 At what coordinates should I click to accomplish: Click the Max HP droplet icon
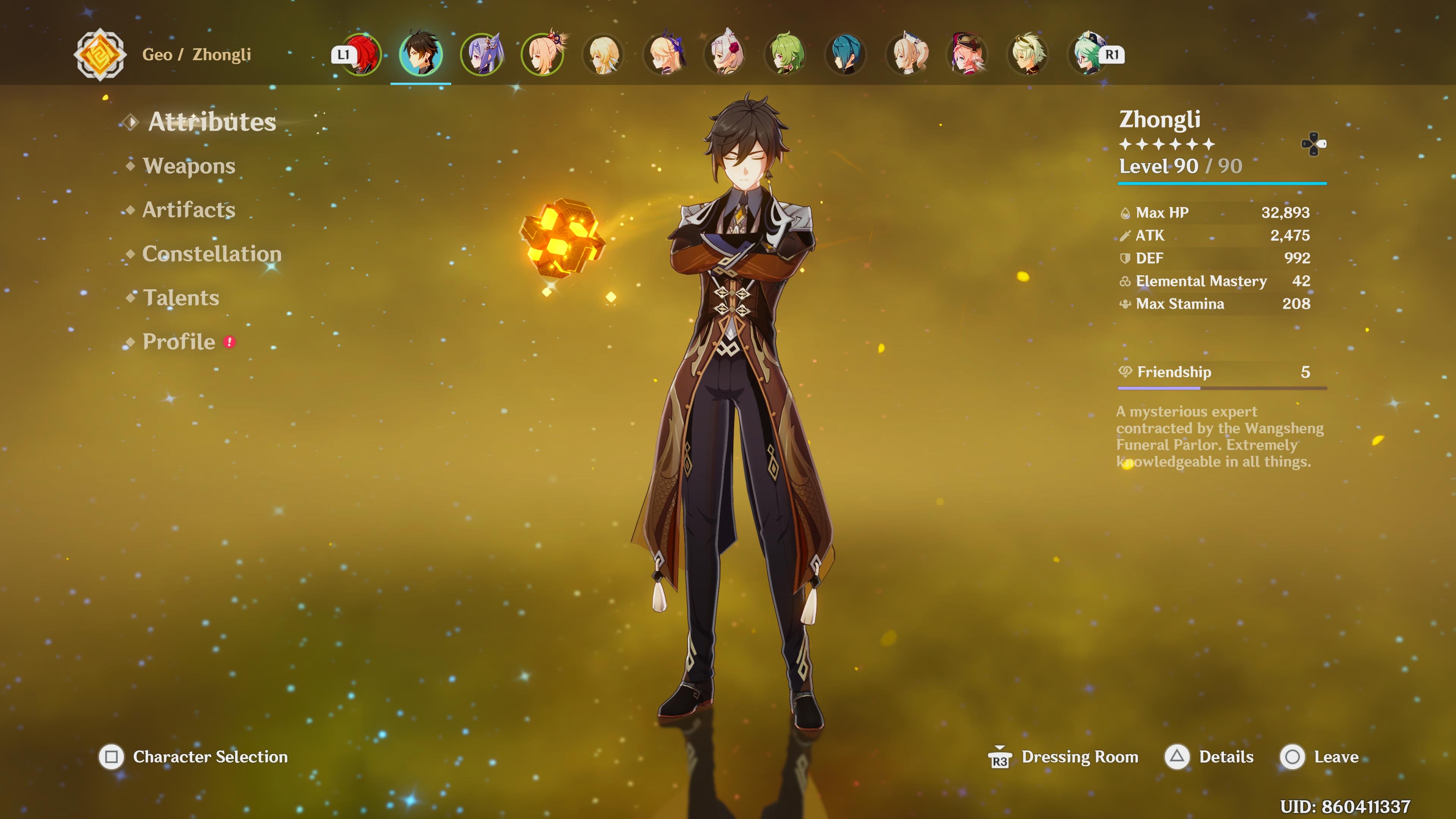pyautogui.click(x=1126, y=213)
